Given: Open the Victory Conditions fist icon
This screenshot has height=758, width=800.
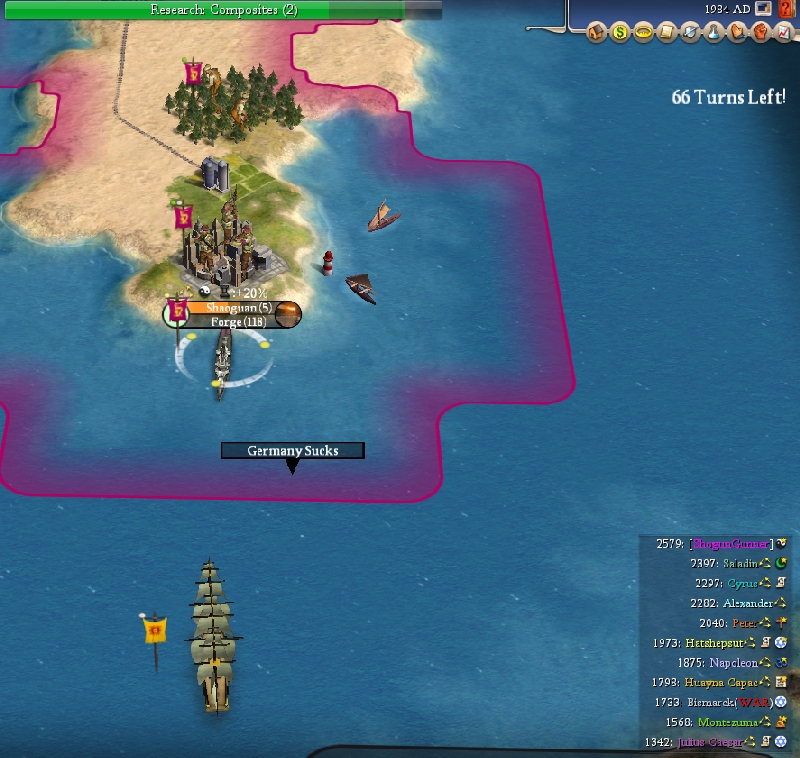Looking at the screenshot, I should 759,33.
